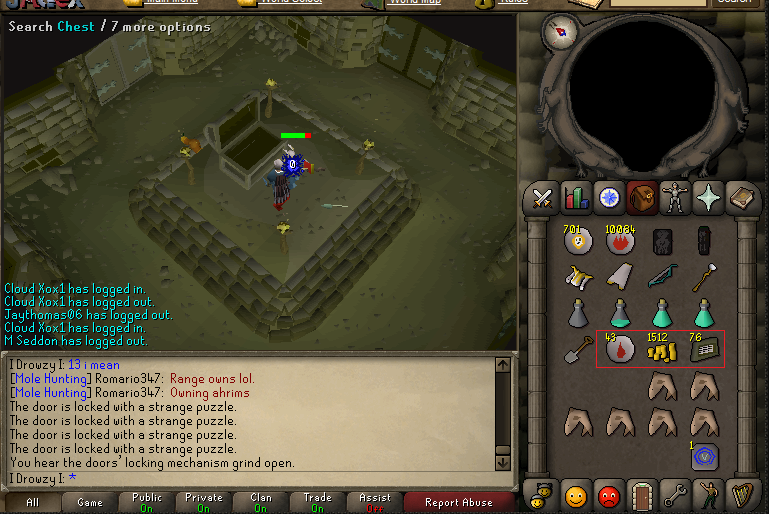769x514 pixels.
Task: Toggle the Trade chat filter
Action: pyautogui.click(x=318, y=502)
